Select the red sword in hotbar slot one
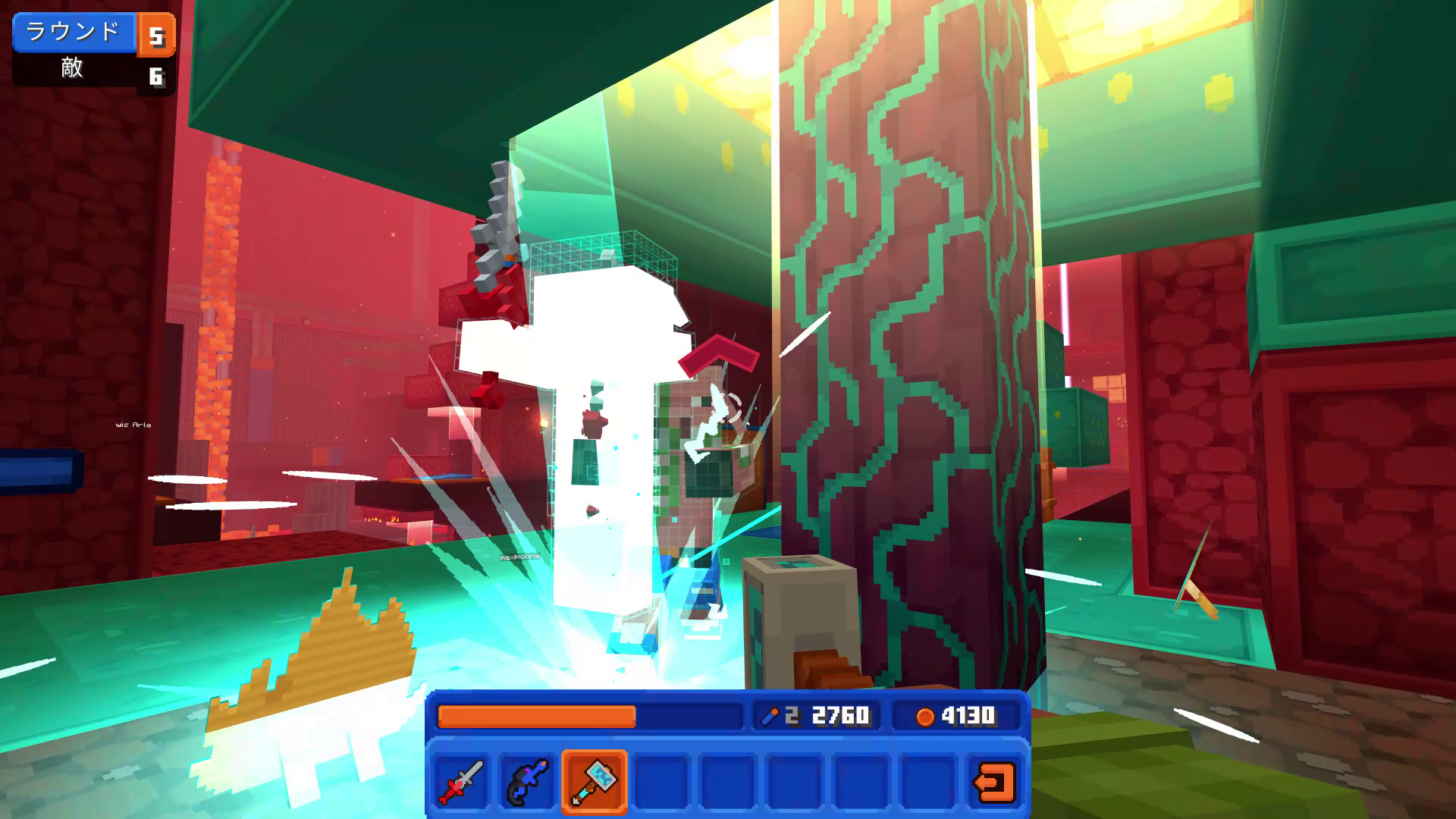Viewport: 1456px width, 819px height. coord(461,780)
